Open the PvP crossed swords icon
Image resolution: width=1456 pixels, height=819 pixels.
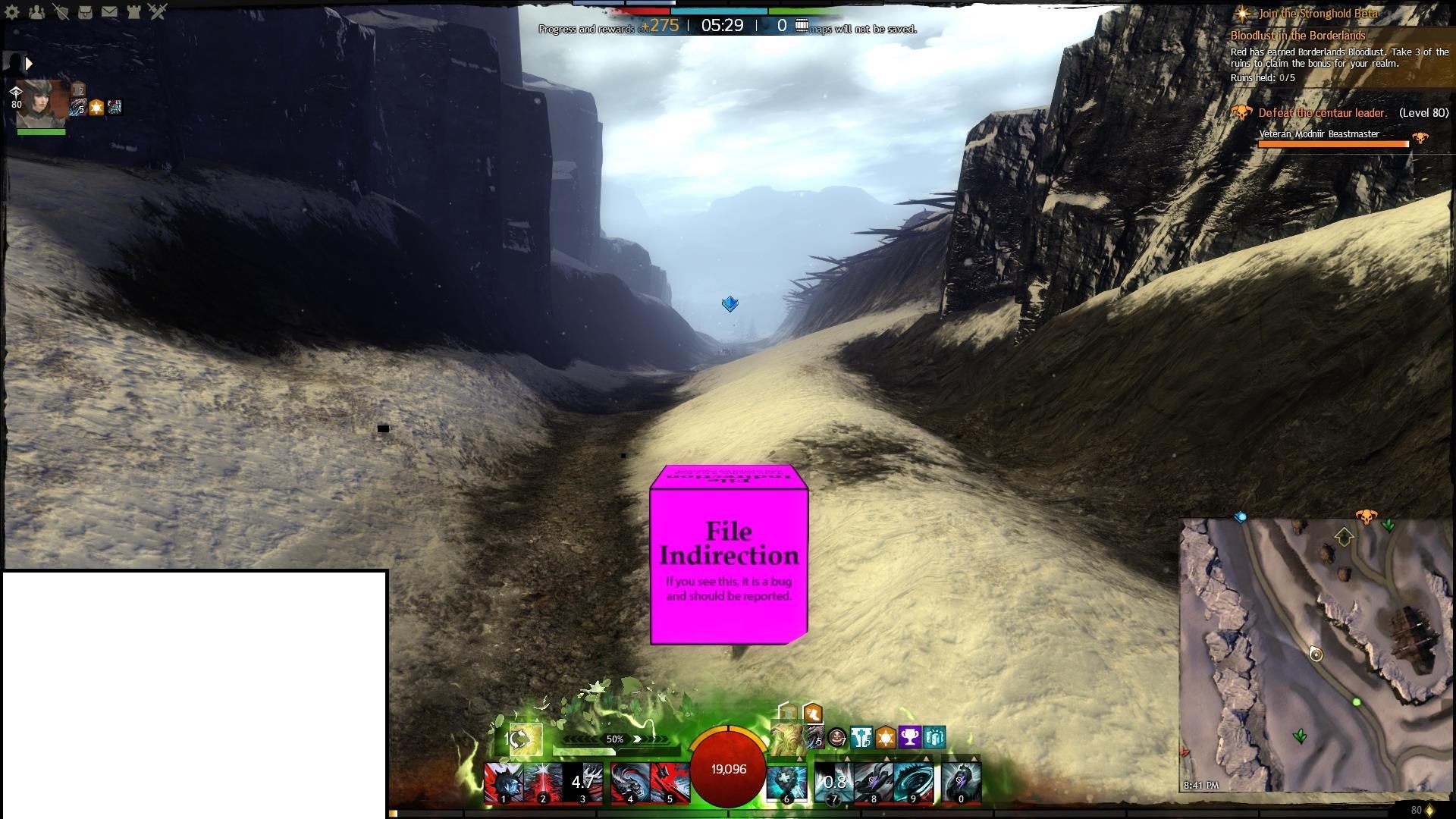click(158, 11)
